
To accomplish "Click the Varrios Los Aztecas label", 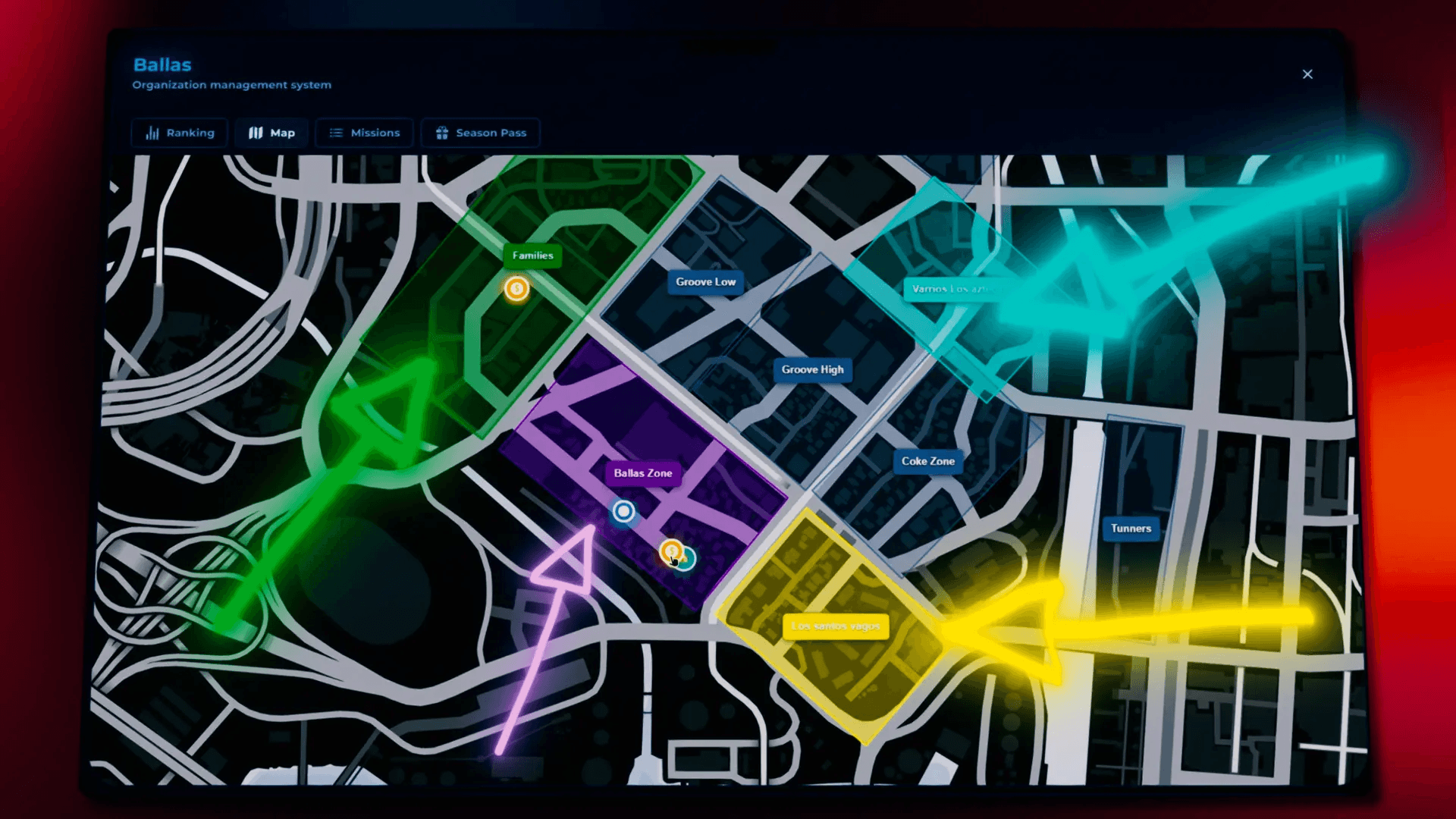I will click(954, 289).
